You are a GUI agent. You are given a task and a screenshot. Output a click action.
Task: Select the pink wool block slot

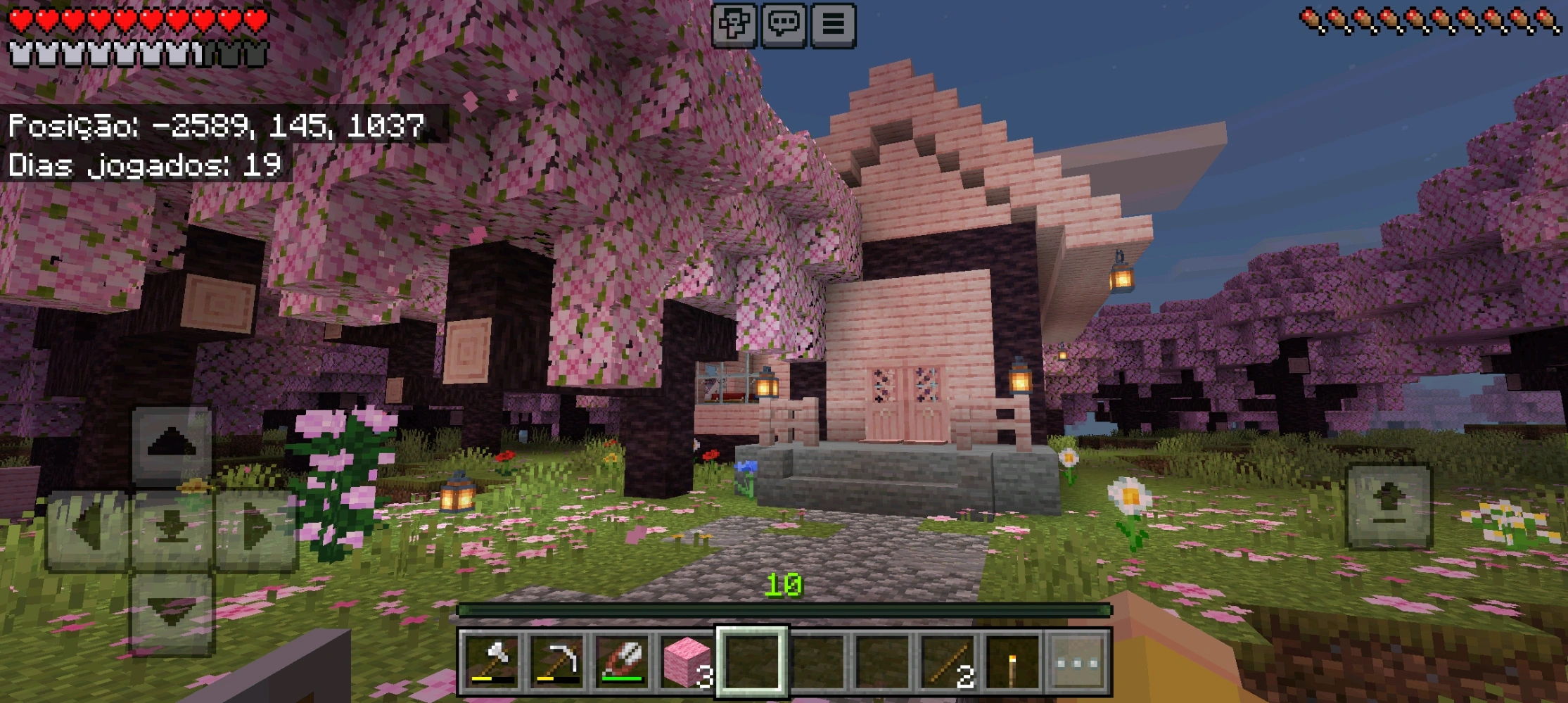687,661
